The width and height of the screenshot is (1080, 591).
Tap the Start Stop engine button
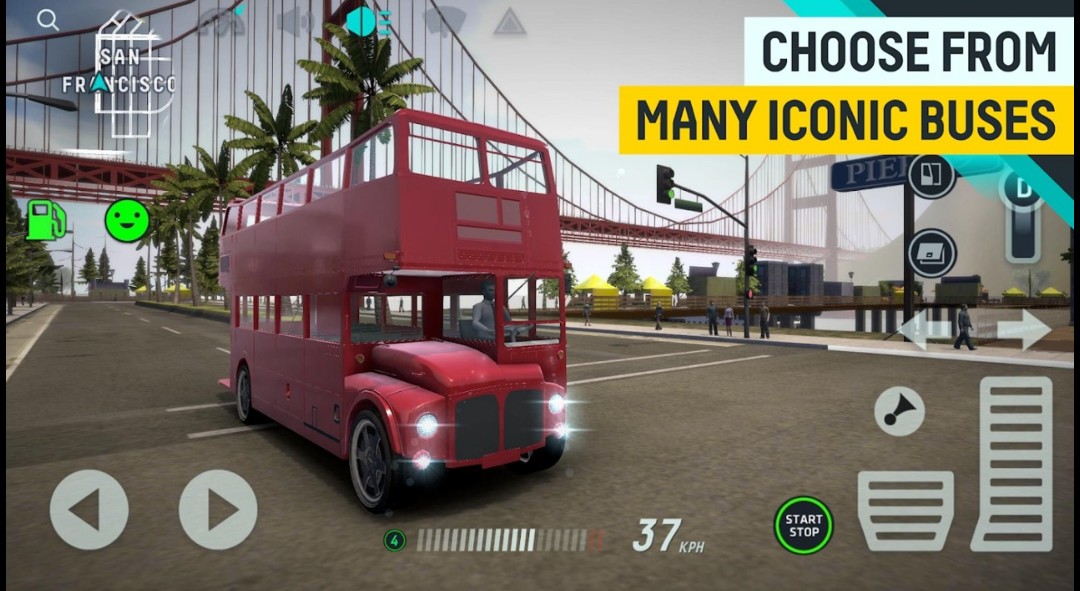pyautogui.click(x=803, y=525)
